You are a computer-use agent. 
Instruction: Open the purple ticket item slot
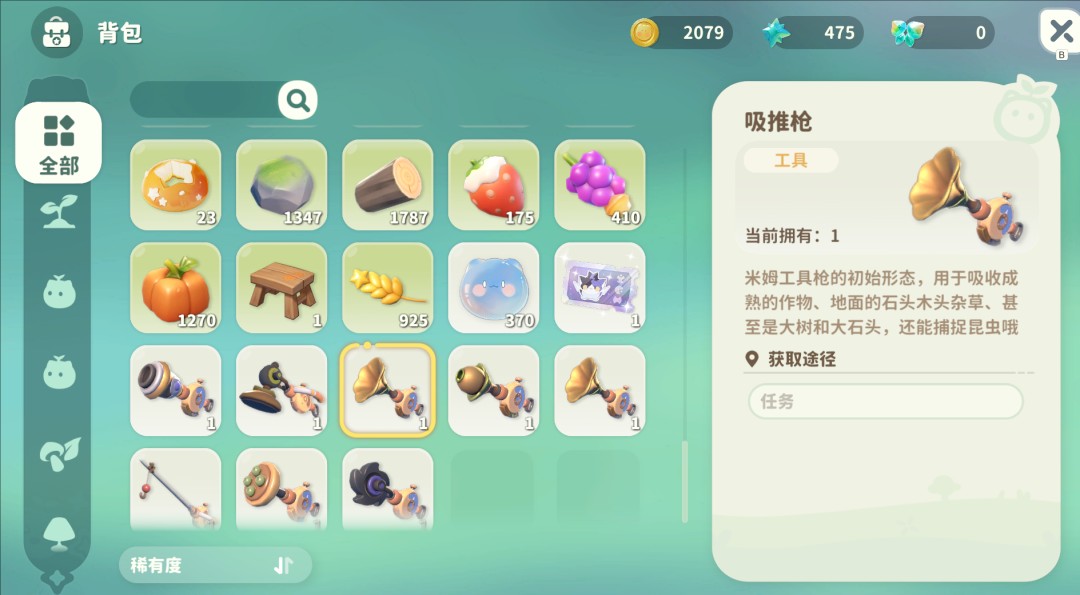click(600, 288)
